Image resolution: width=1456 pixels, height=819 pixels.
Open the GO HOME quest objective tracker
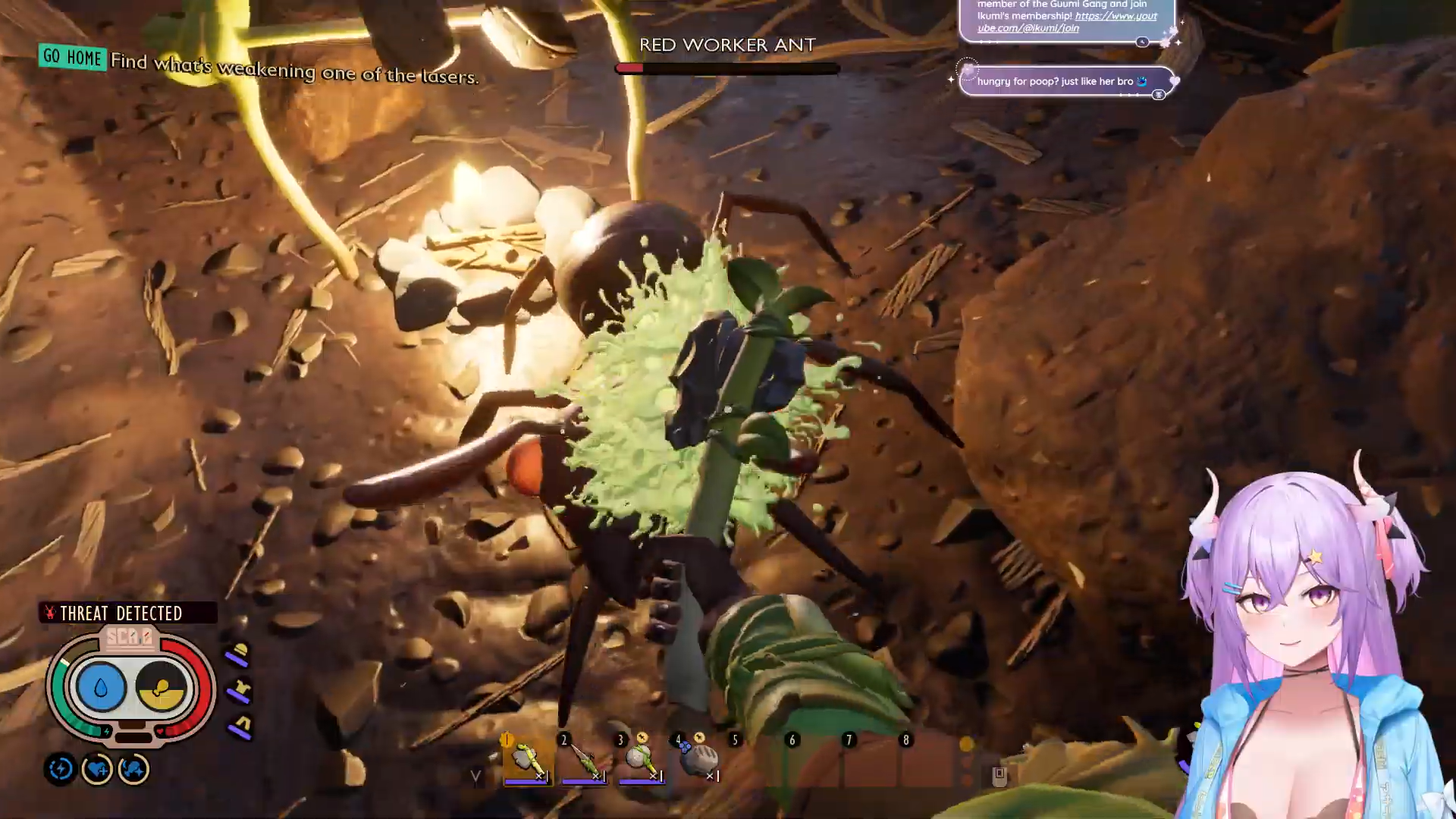tap(73, 57)
